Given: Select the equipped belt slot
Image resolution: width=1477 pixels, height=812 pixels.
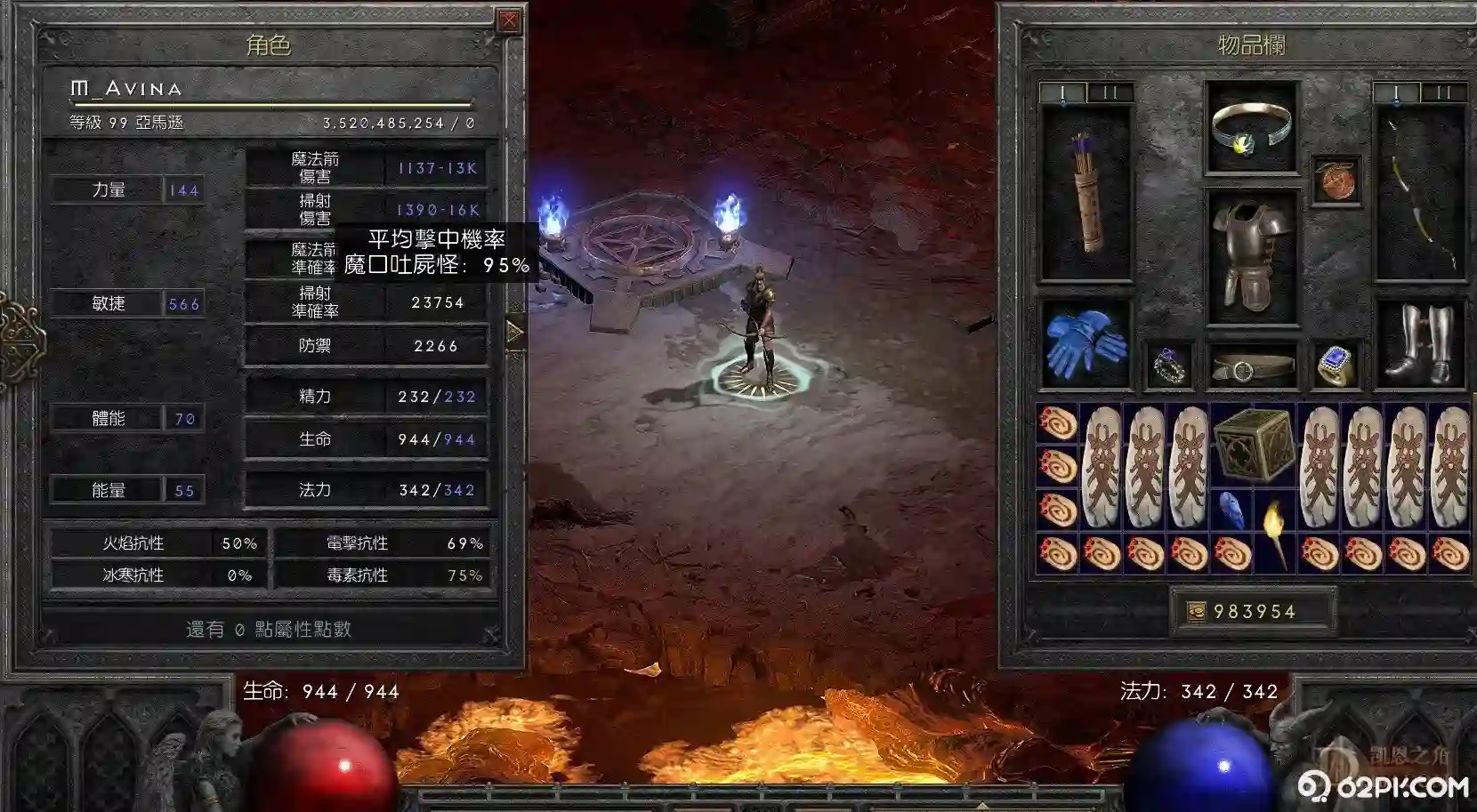Looking at the screenshot, I should pyautogui.click(x=1251, y=366).
